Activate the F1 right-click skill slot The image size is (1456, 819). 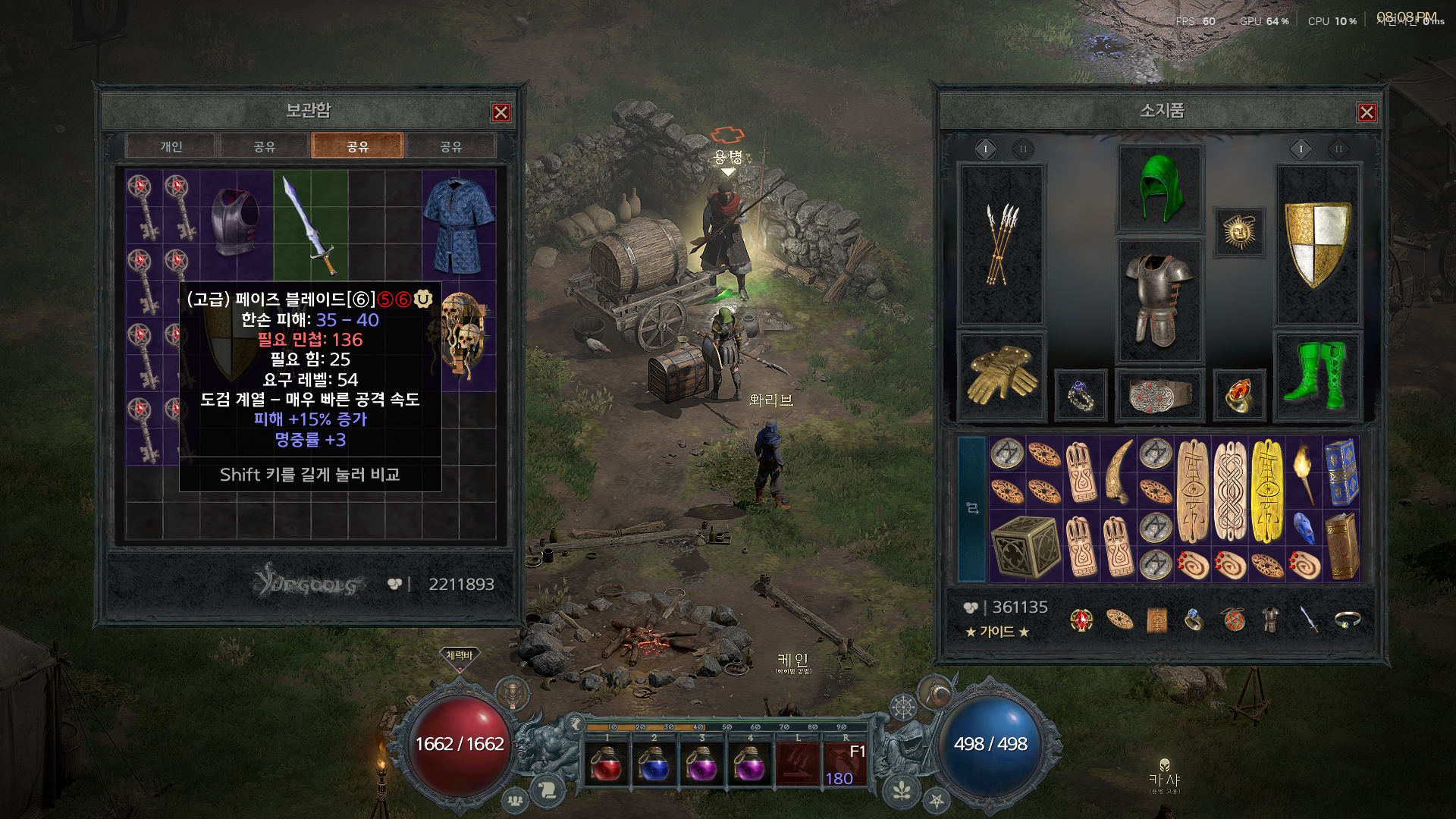pyautogui.click(x=846, y=764)
